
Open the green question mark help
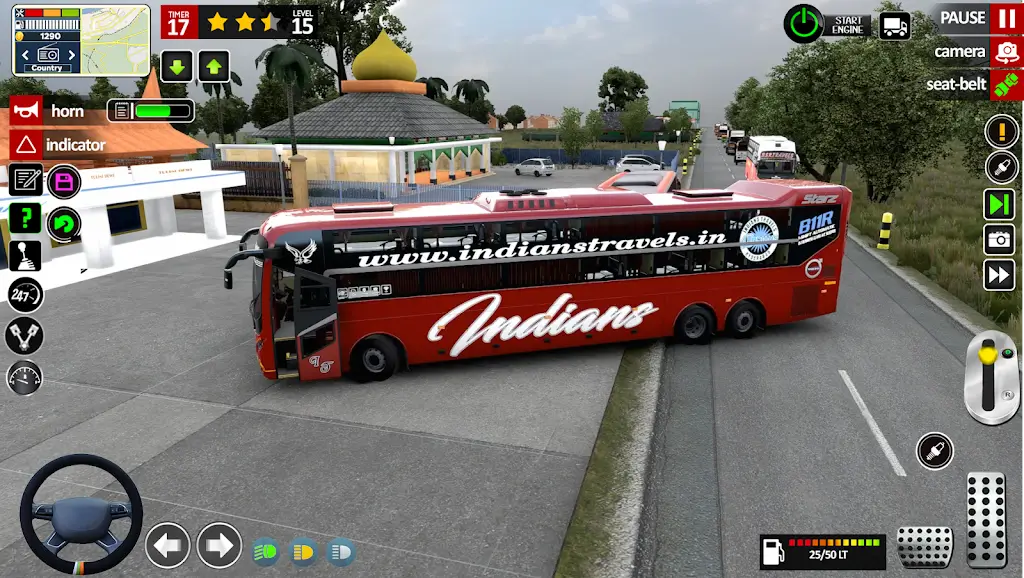click(x=25, y=217)
